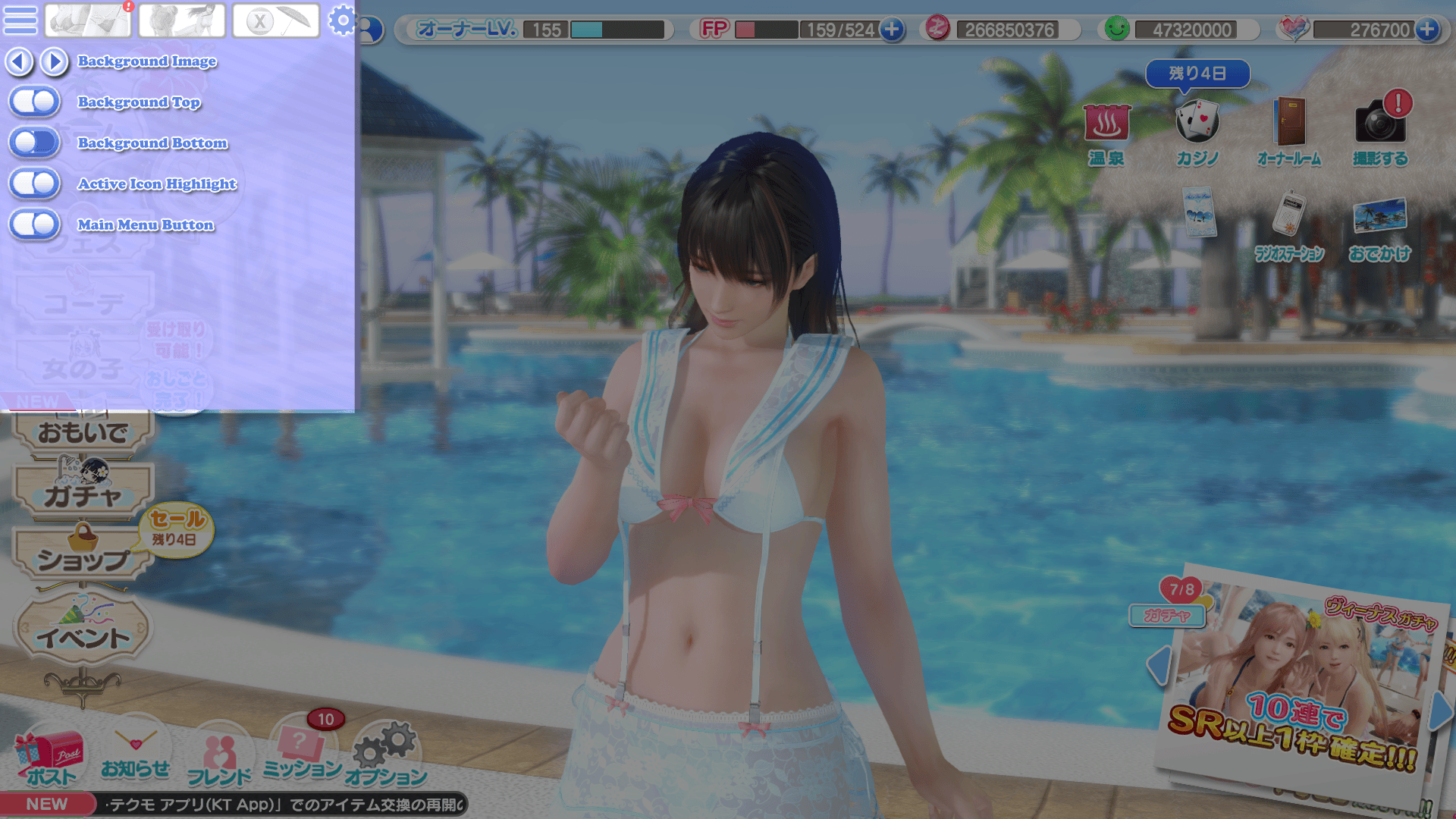Enter the カジノ casino
This screenshot has width=1456, height=819.
(x=1197, y=123)
